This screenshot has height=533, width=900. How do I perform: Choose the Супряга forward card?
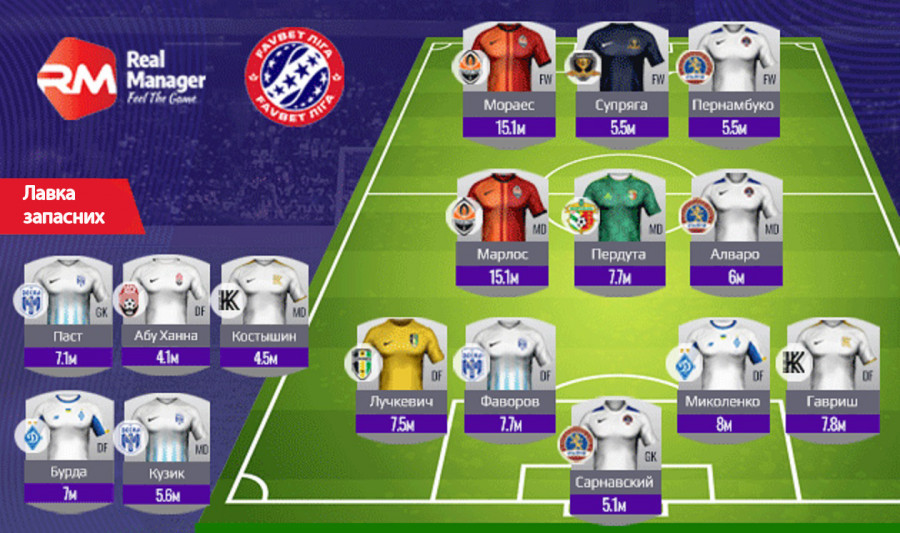tap(619, 78)
